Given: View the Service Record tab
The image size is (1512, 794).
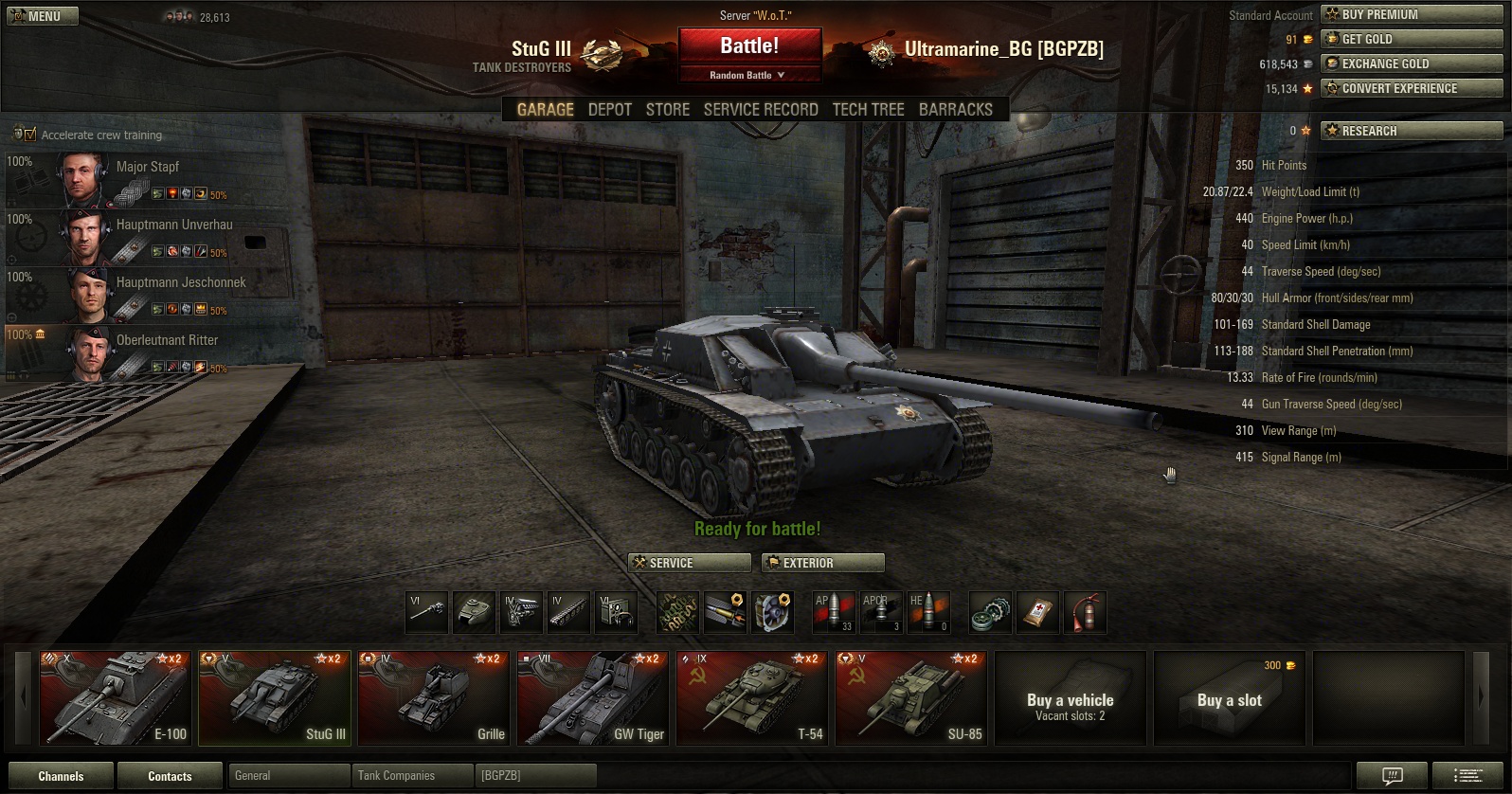Looking at the screenshot, I should [x=760, y=109].
